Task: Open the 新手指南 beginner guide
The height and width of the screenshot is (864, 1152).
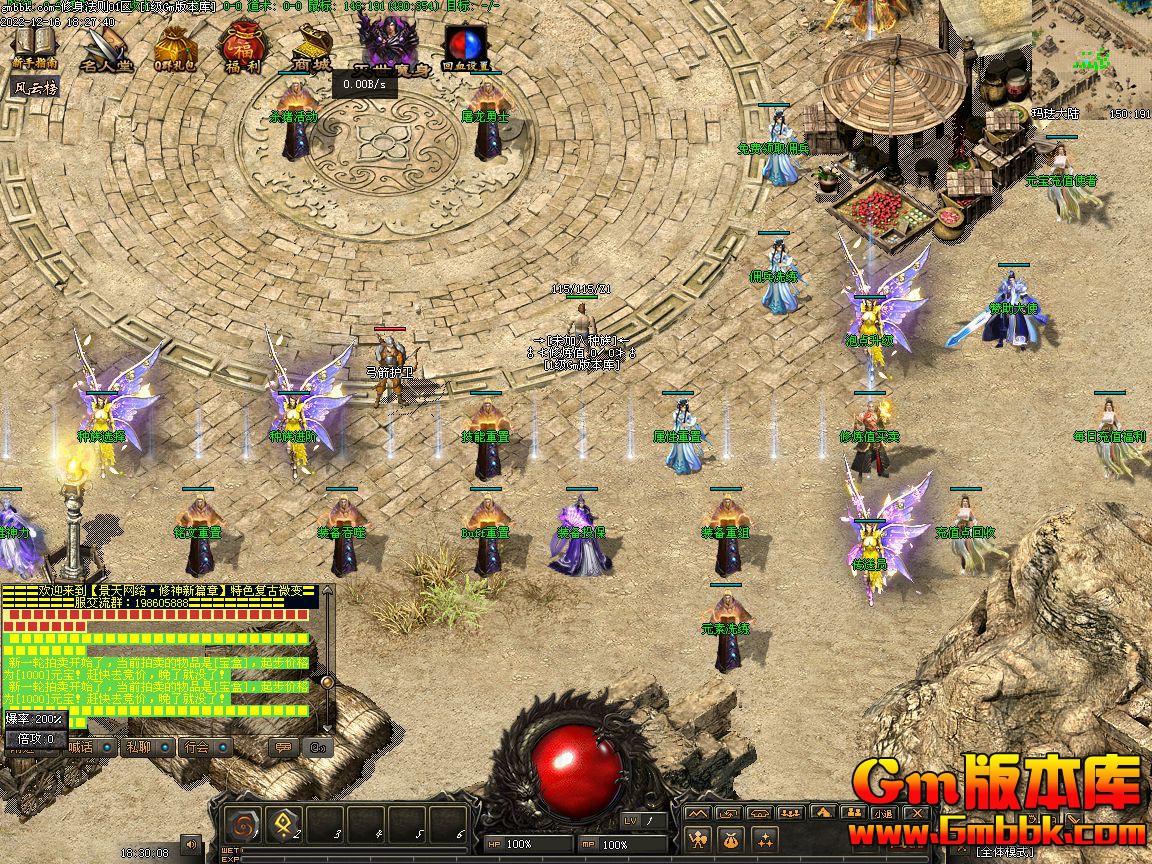Action: click(x=35, y=46)
